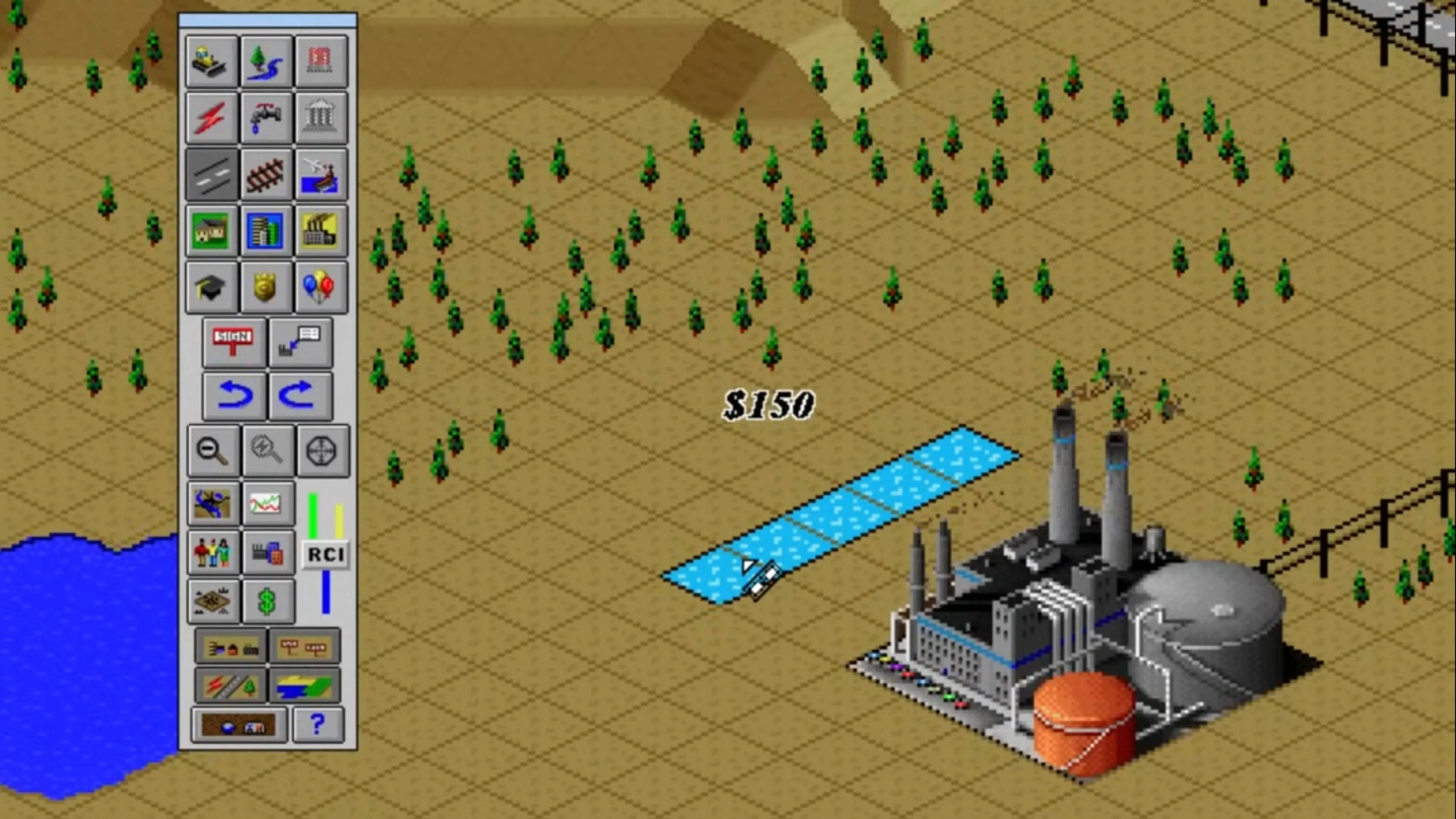Select the graduation cap education tool
The height and width of the screenshot is (819, 1456).
pos(212,287)
